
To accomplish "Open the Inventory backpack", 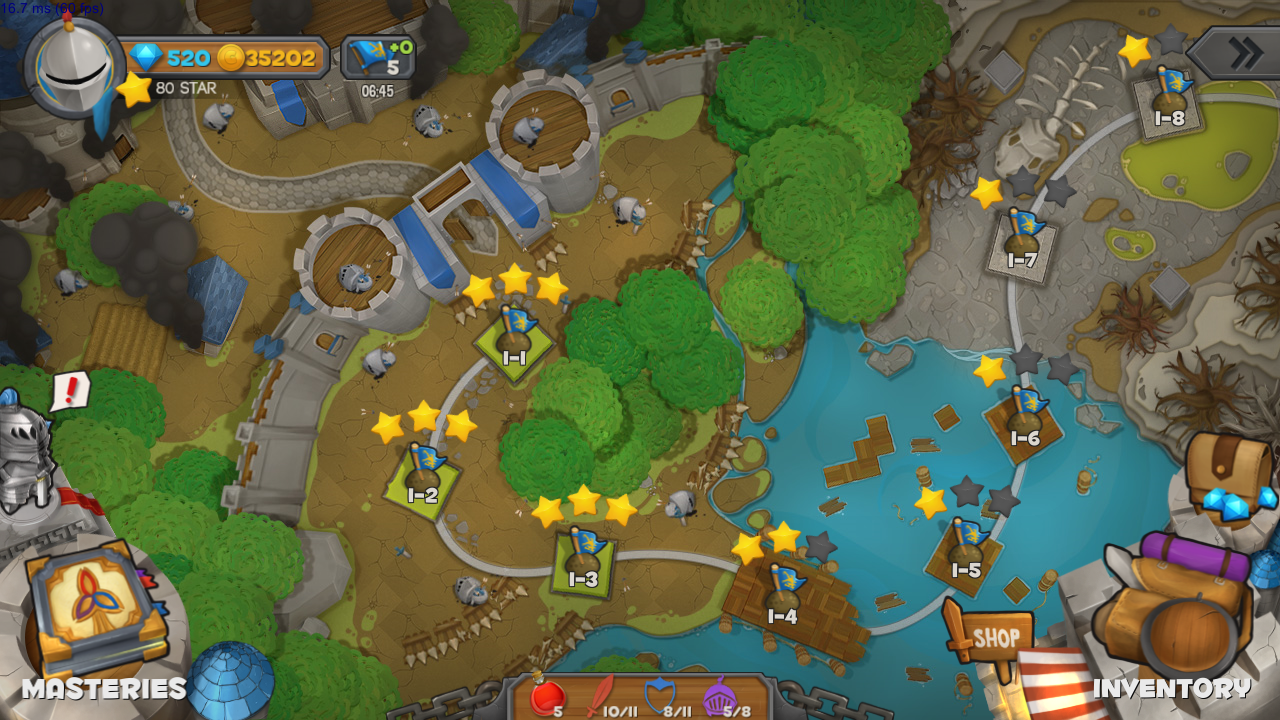I will pyautogui.click(x=1175, y=612).
